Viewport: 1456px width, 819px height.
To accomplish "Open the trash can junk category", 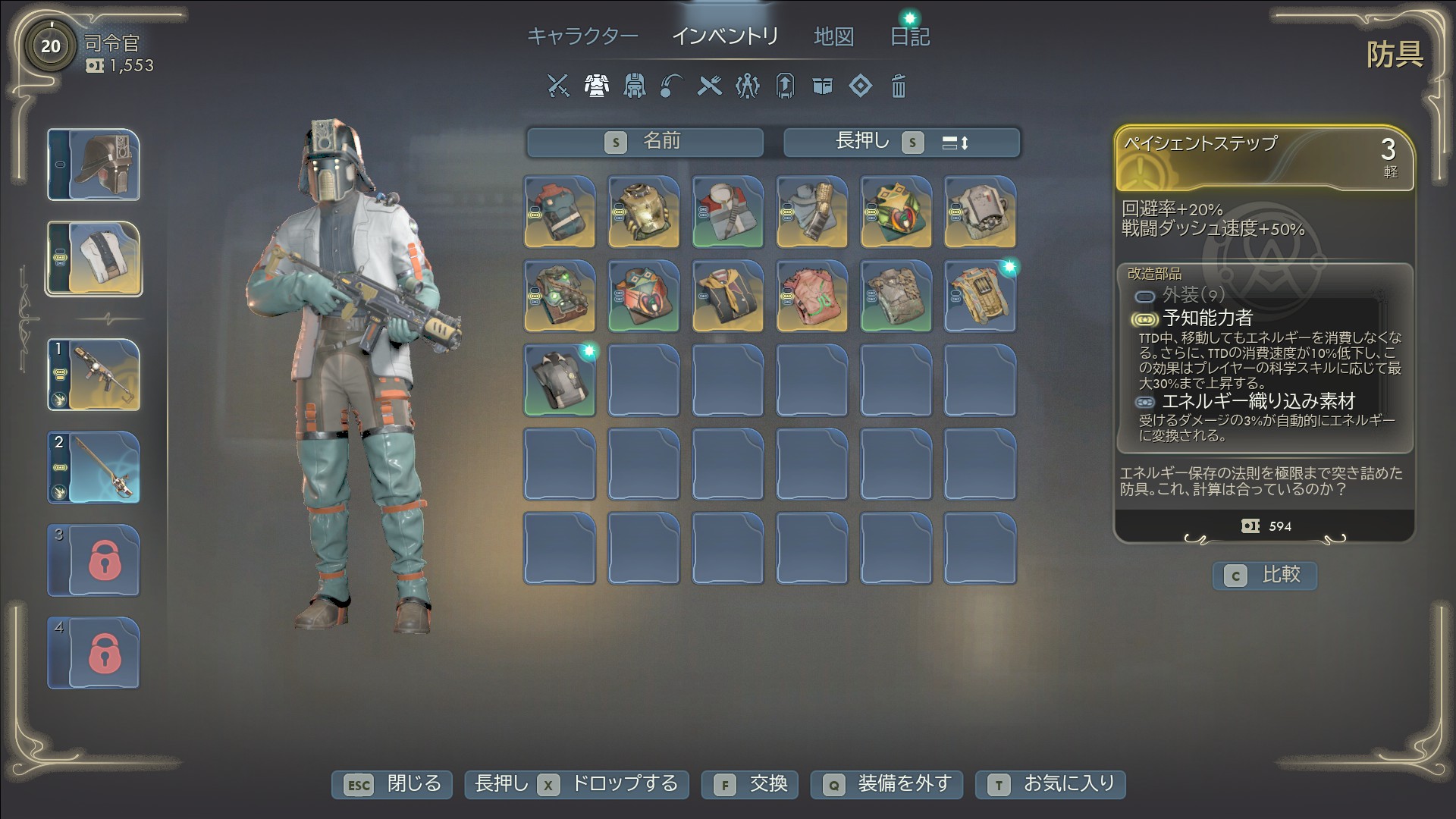I will point(898,86).
